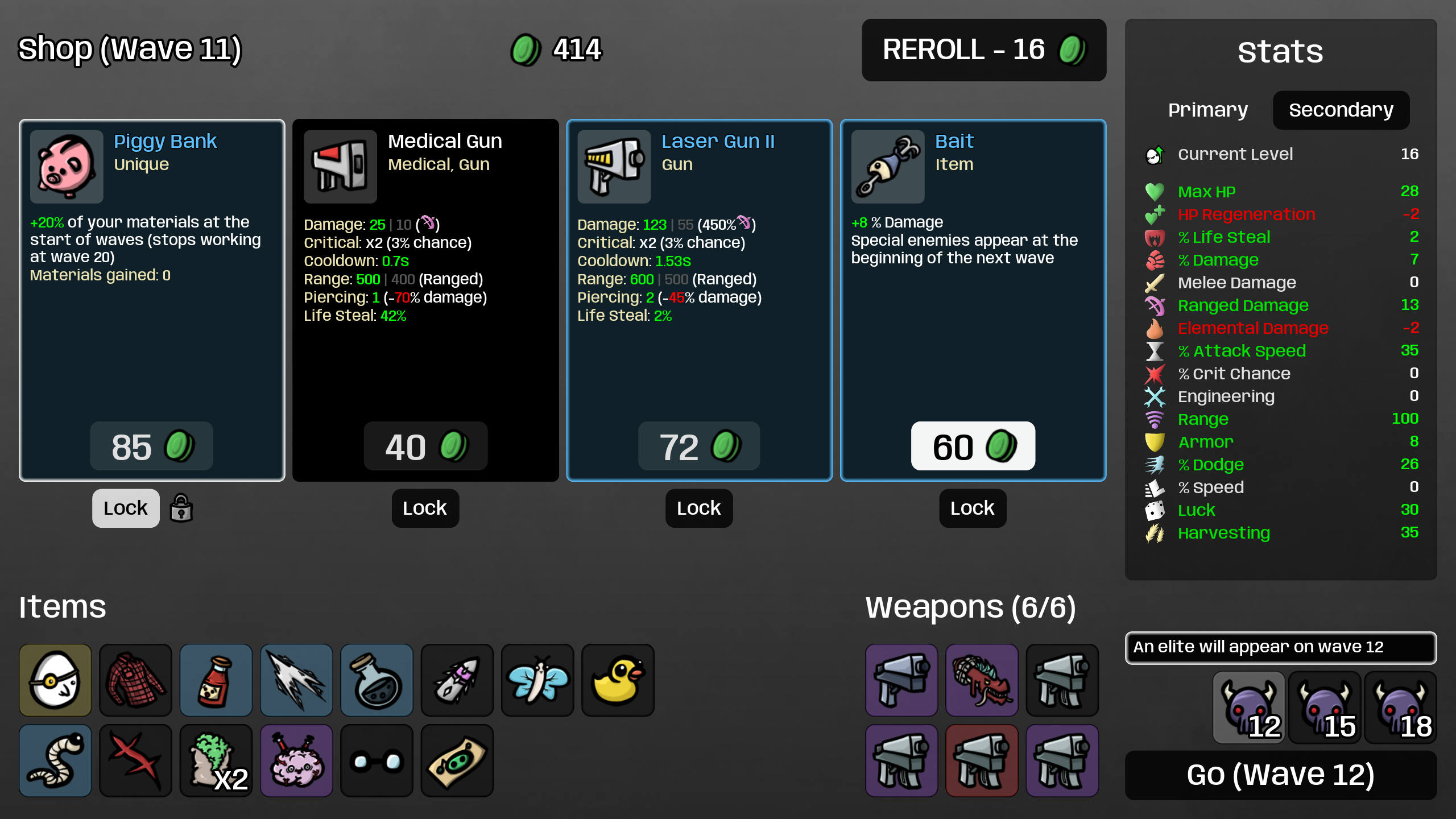
Task: Select the wave 12 elite skull icon
Action: pos(1249,708)
